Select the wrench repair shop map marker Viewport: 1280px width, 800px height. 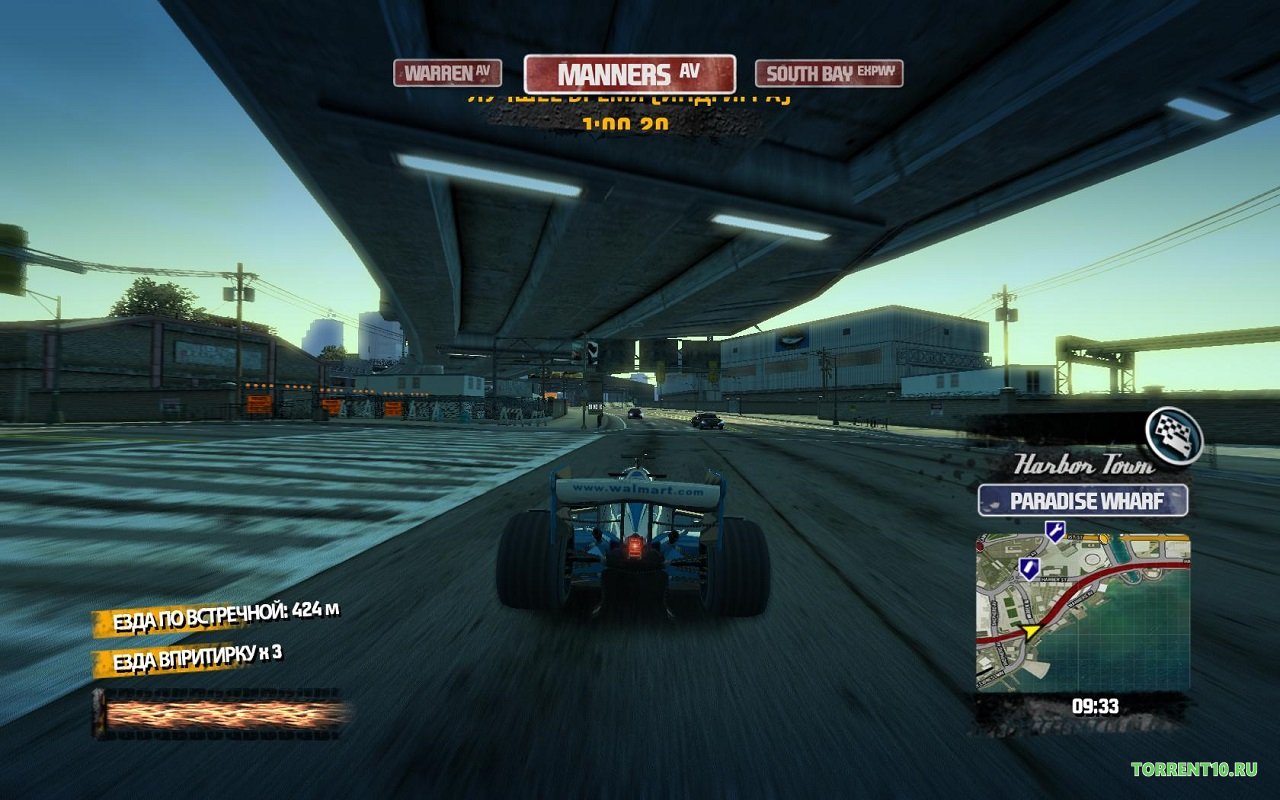pyautogui.click(x=1054, y=531)
